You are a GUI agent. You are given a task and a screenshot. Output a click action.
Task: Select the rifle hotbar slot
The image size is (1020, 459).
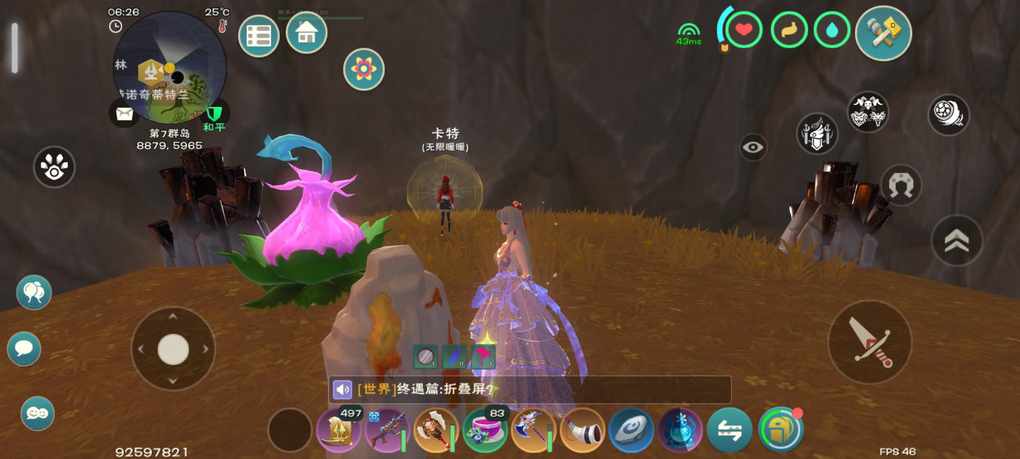coord(386,430)
